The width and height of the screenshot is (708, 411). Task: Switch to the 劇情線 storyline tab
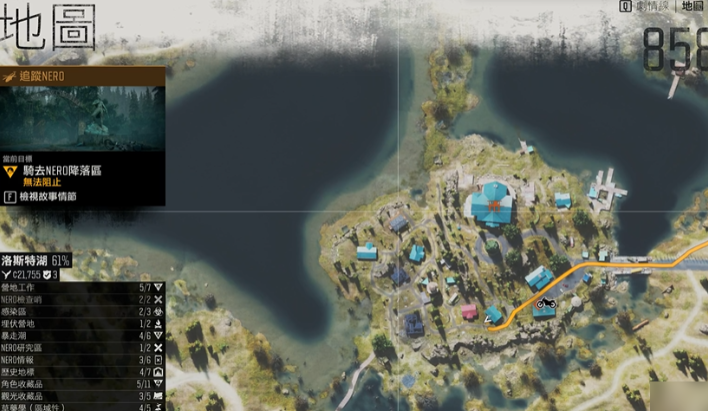coord(644,6)
